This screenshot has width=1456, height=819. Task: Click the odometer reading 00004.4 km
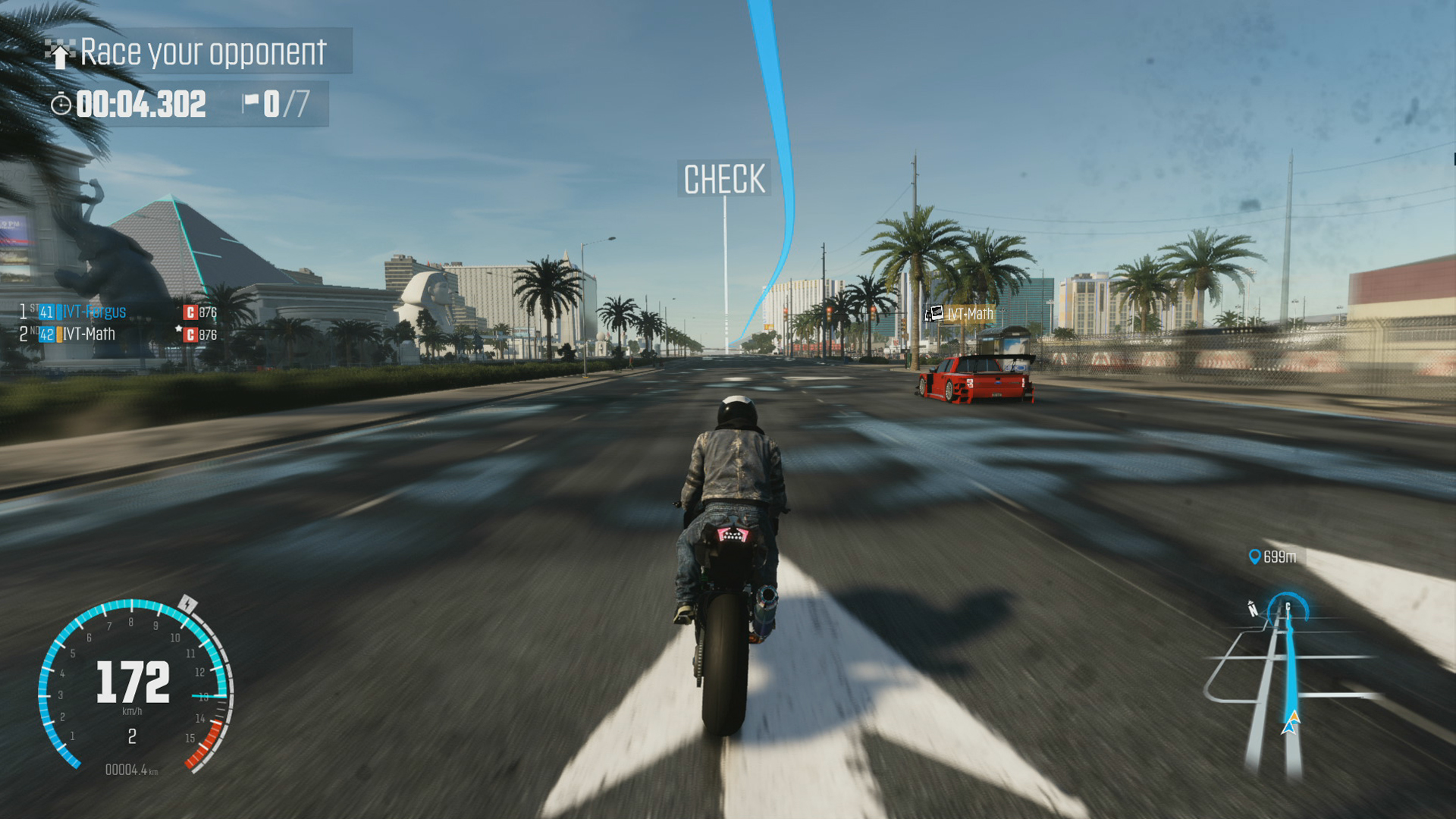tap(131, 770)
